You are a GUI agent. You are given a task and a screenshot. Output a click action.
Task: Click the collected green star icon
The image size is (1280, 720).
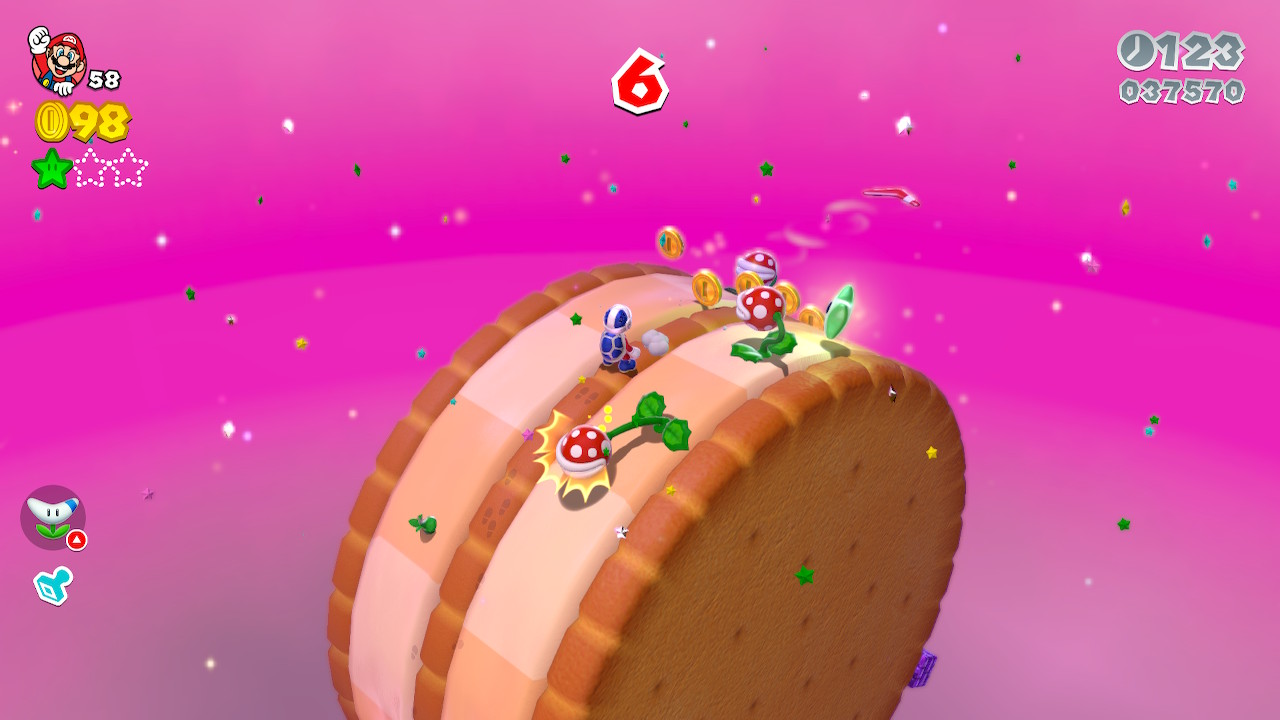coord(51,168)
